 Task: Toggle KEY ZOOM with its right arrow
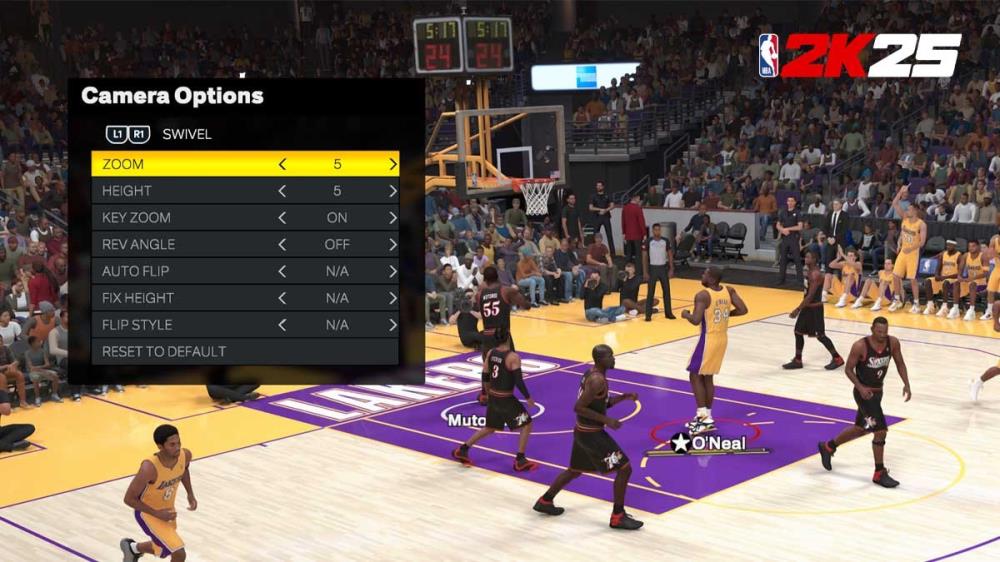coord(393,218)
